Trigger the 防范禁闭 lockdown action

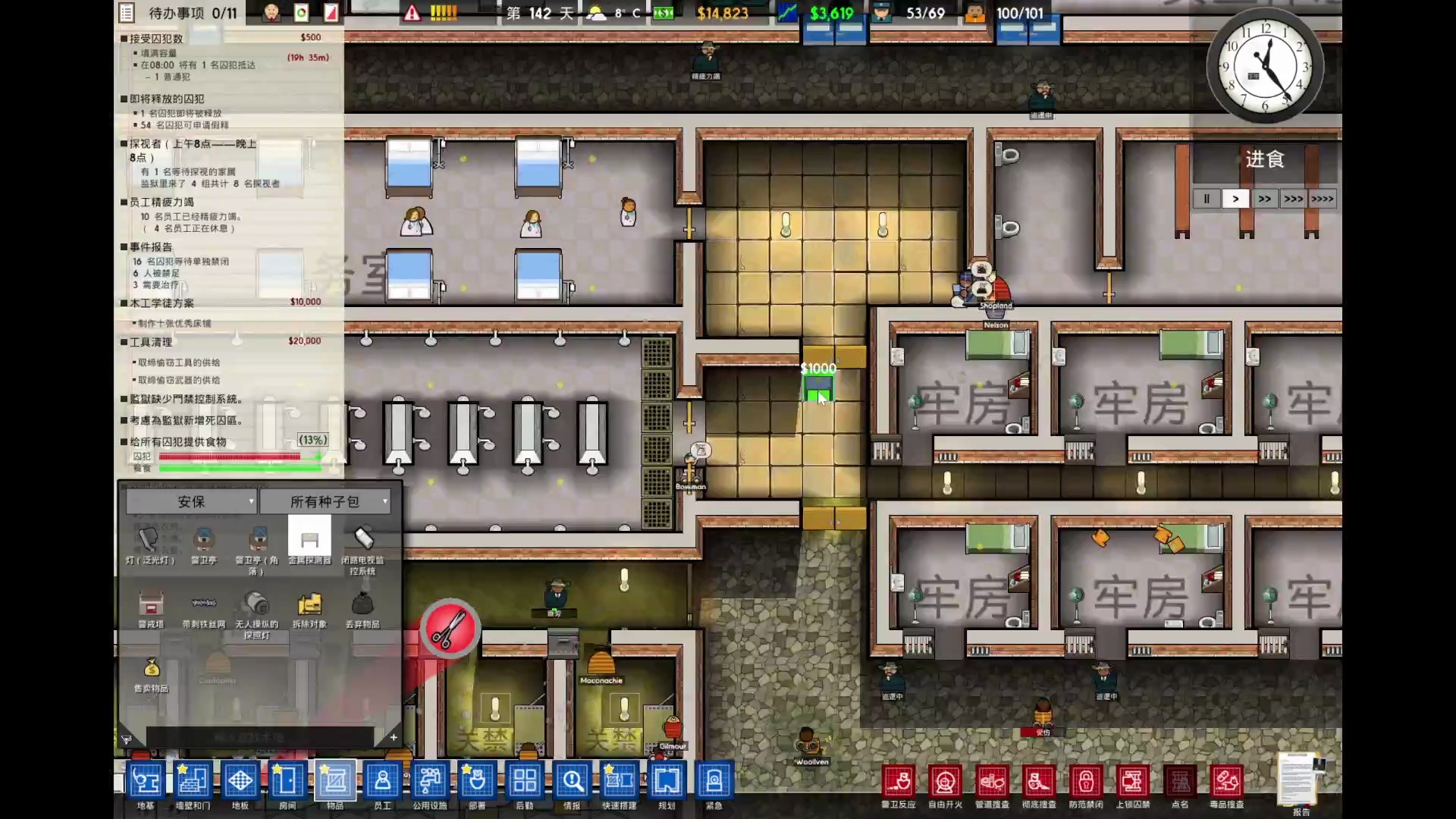pyautogui.click(x=1086, y=783)
